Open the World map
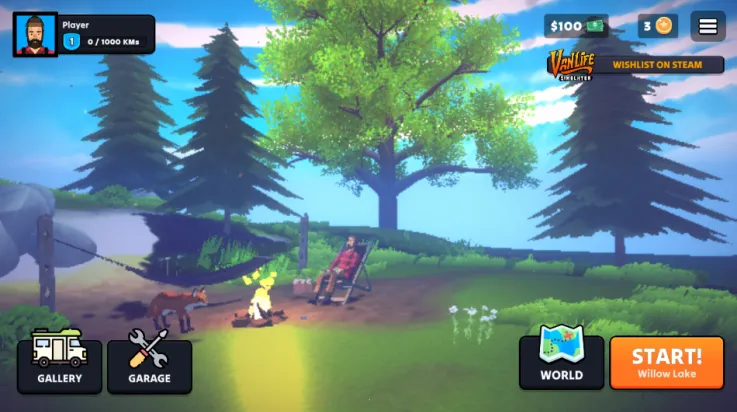The width and height of the screenshot is (737, 412). pos(561,360)
